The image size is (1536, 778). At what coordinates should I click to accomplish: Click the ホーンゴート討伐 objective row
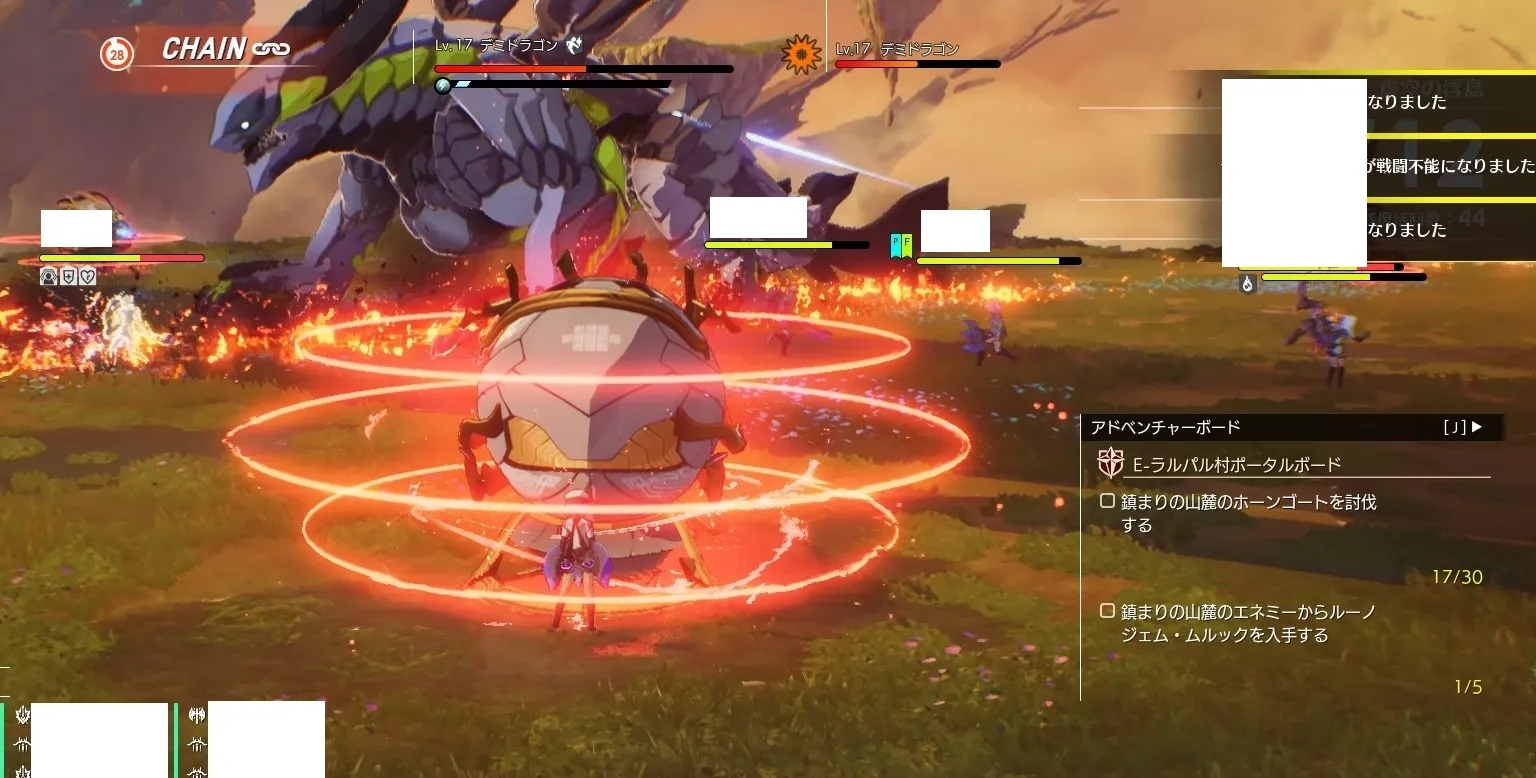[x=1250, y=513]
